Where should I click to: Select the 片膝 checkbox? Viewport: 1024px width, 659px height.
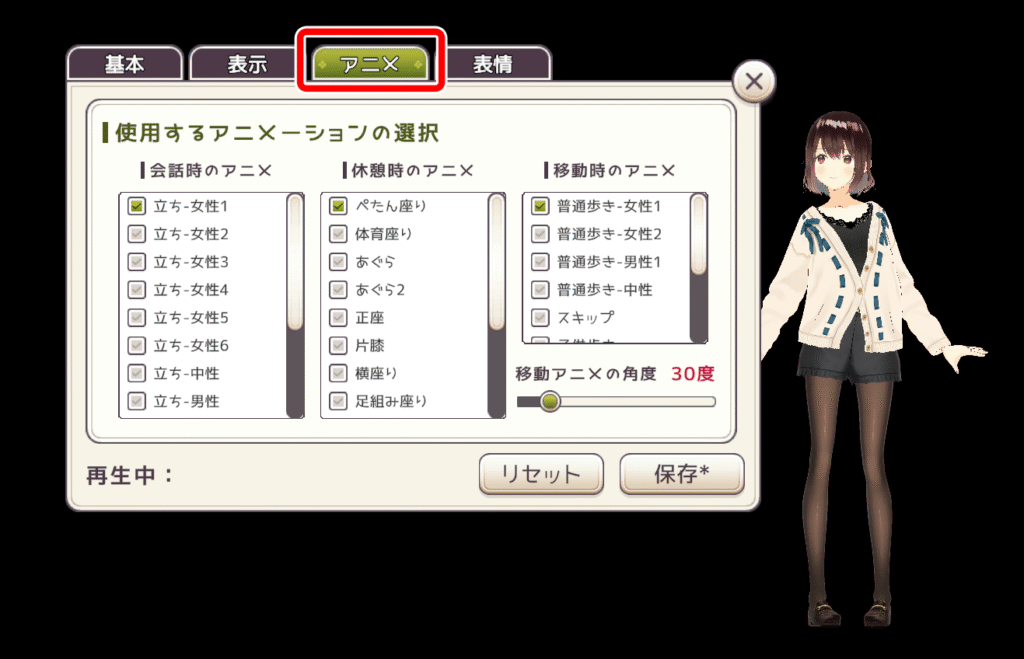coord(338,346)
